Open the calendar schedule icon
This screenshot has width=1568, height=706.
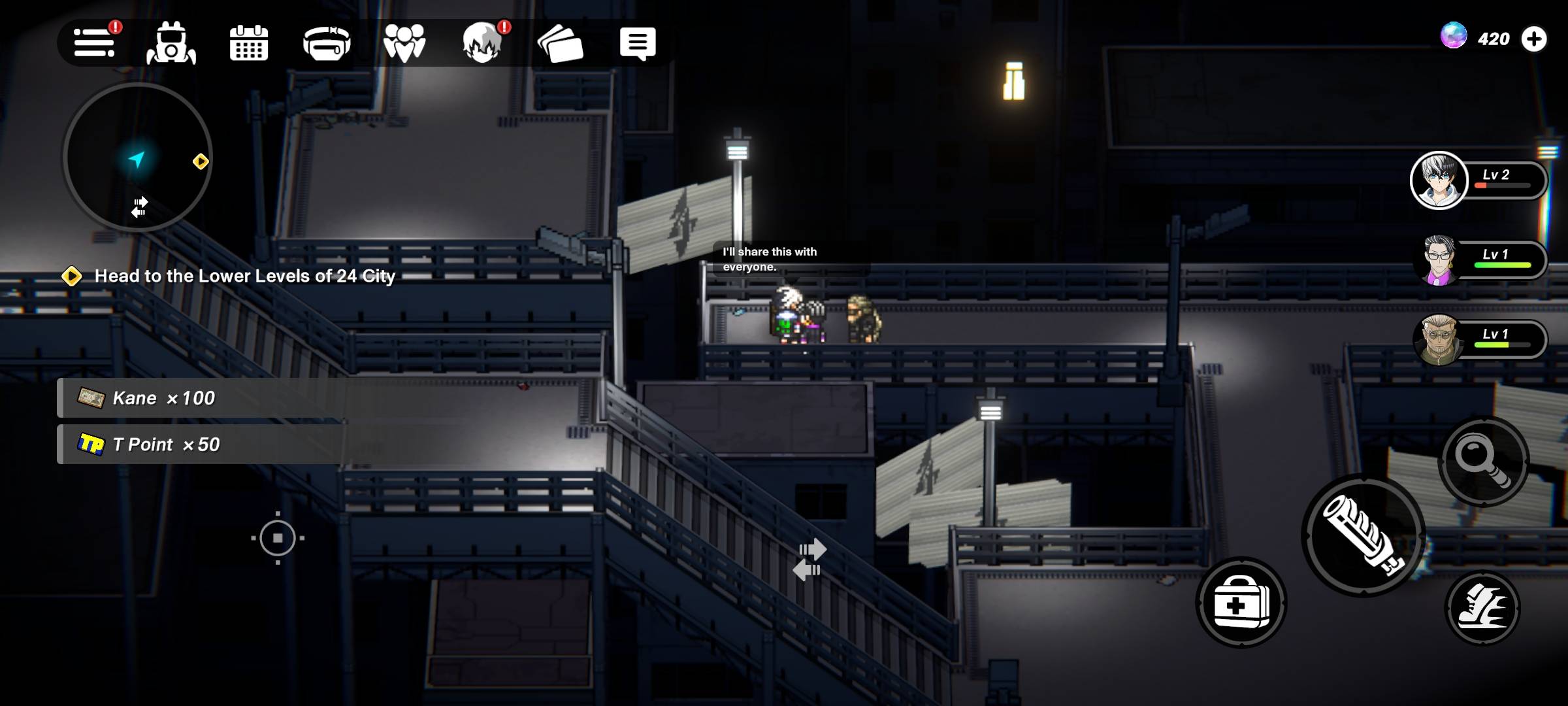249,44
